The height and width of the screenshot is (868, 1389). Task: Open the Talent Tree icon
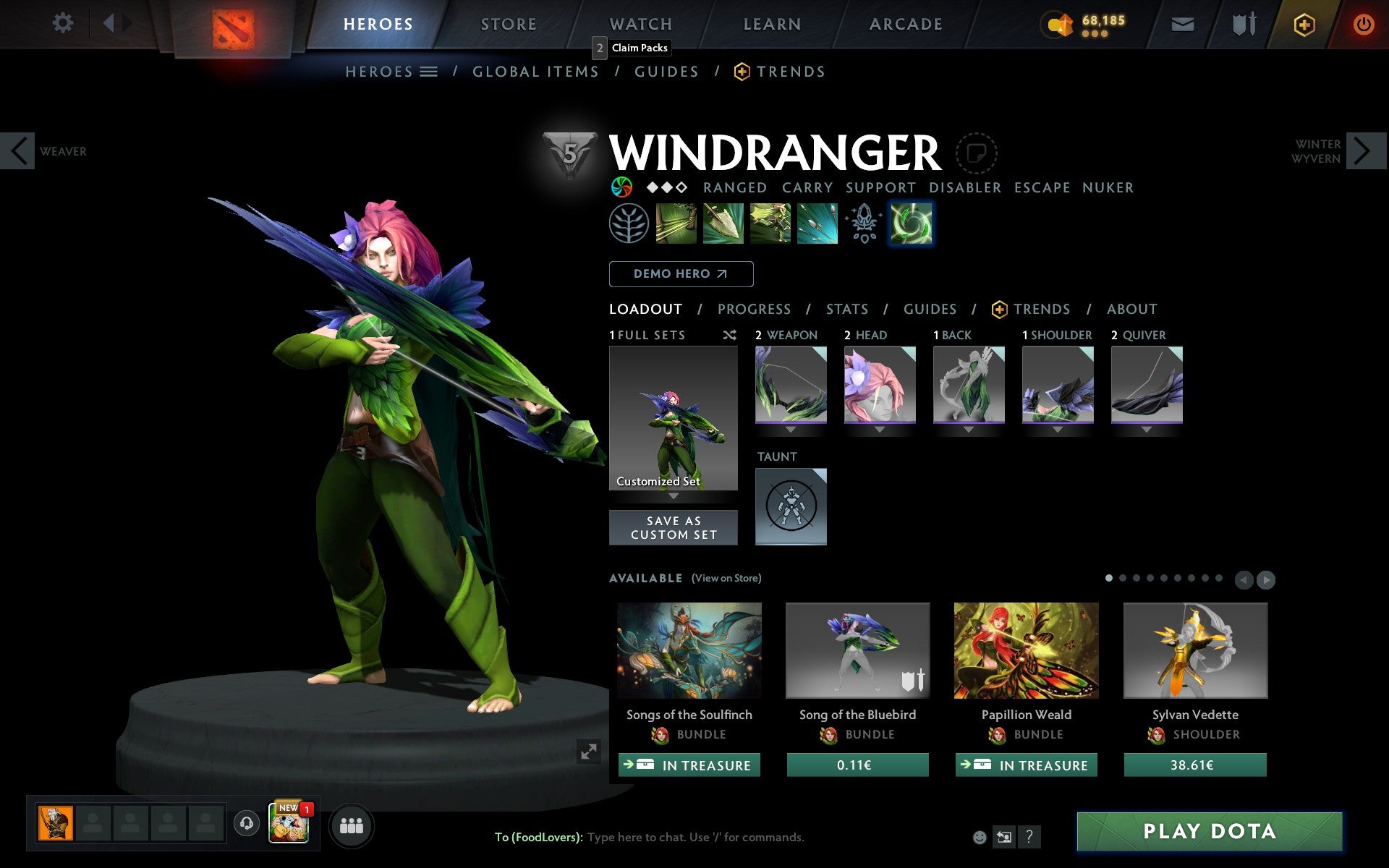pos(629,223)
